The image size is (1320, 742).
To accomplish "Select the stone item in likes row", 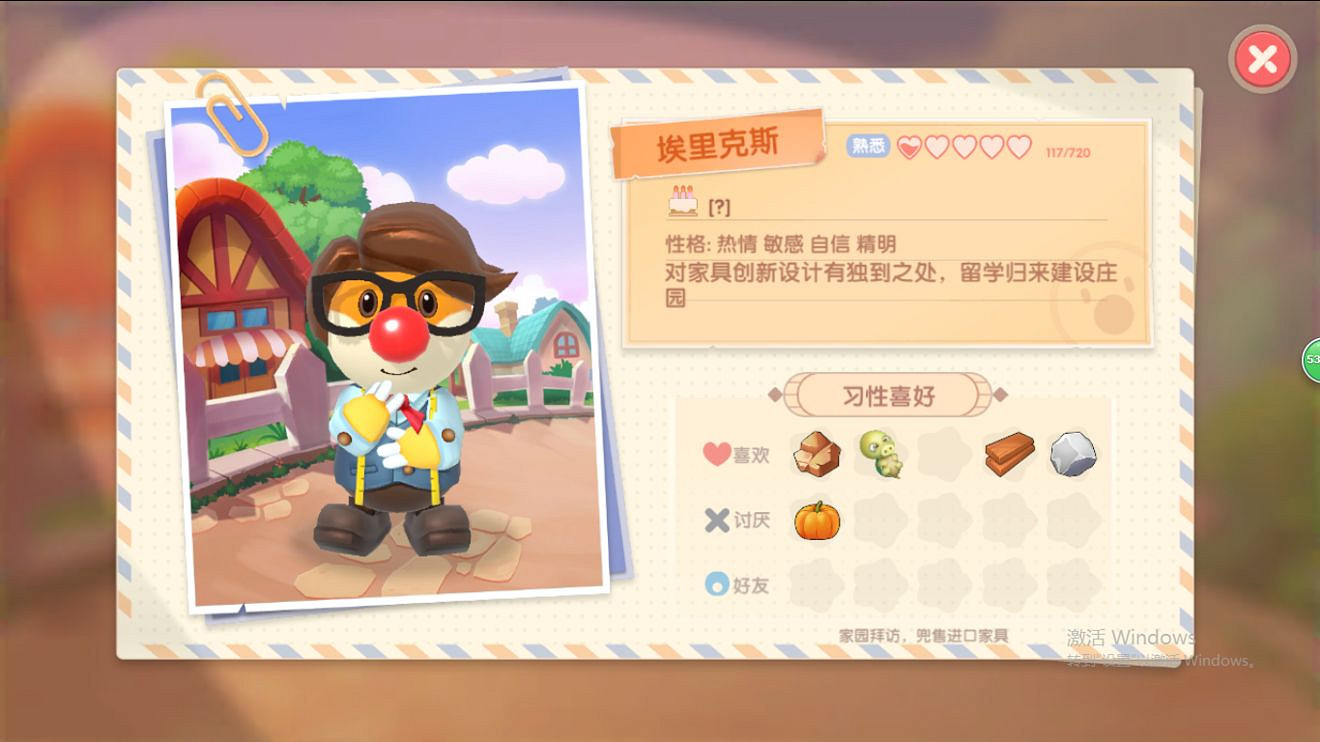I will click(1072, 455).
